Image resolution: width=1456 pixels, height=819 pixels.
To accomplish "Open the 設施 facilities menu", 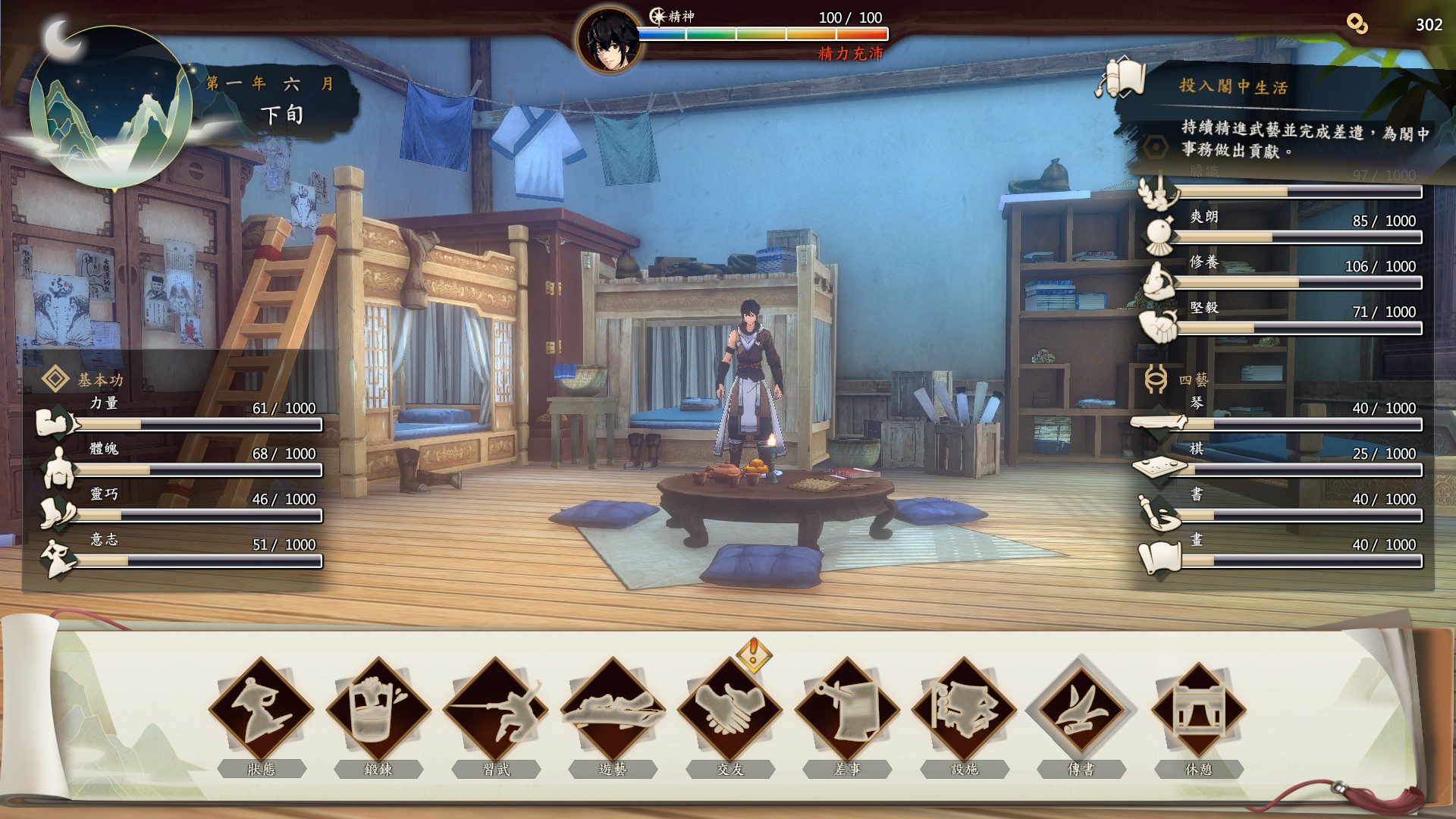I will [965, 711].
